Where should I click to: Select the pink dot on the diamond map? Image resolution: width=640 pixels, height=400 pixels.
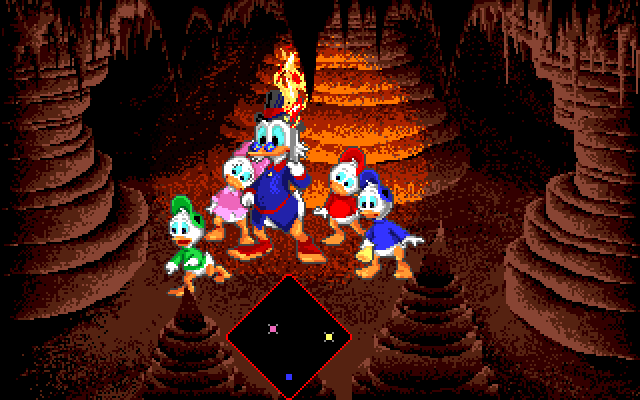[273, 326]
